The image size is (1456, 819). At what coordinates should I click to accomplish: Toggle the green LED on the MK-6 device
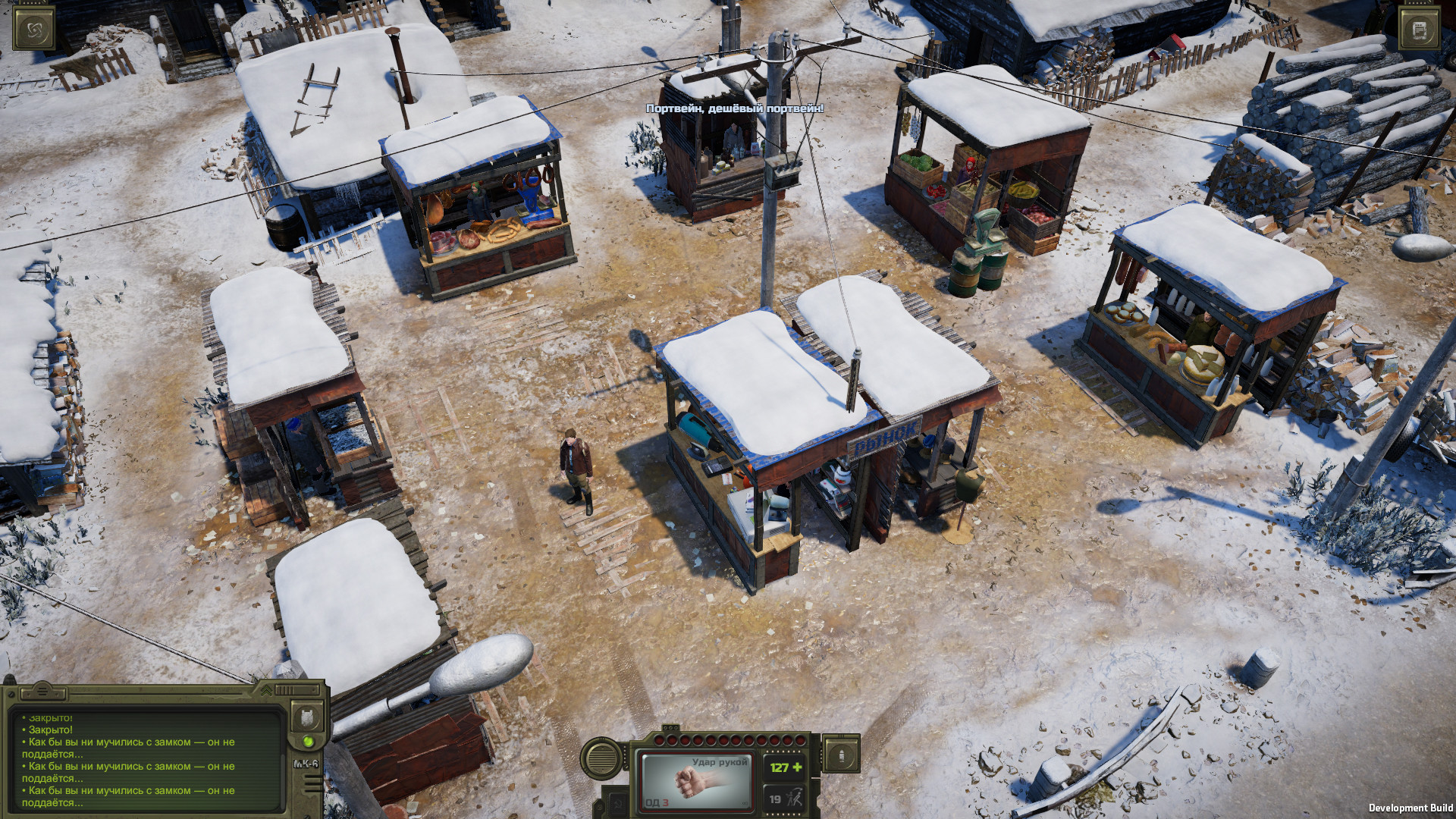click(309, 742)
